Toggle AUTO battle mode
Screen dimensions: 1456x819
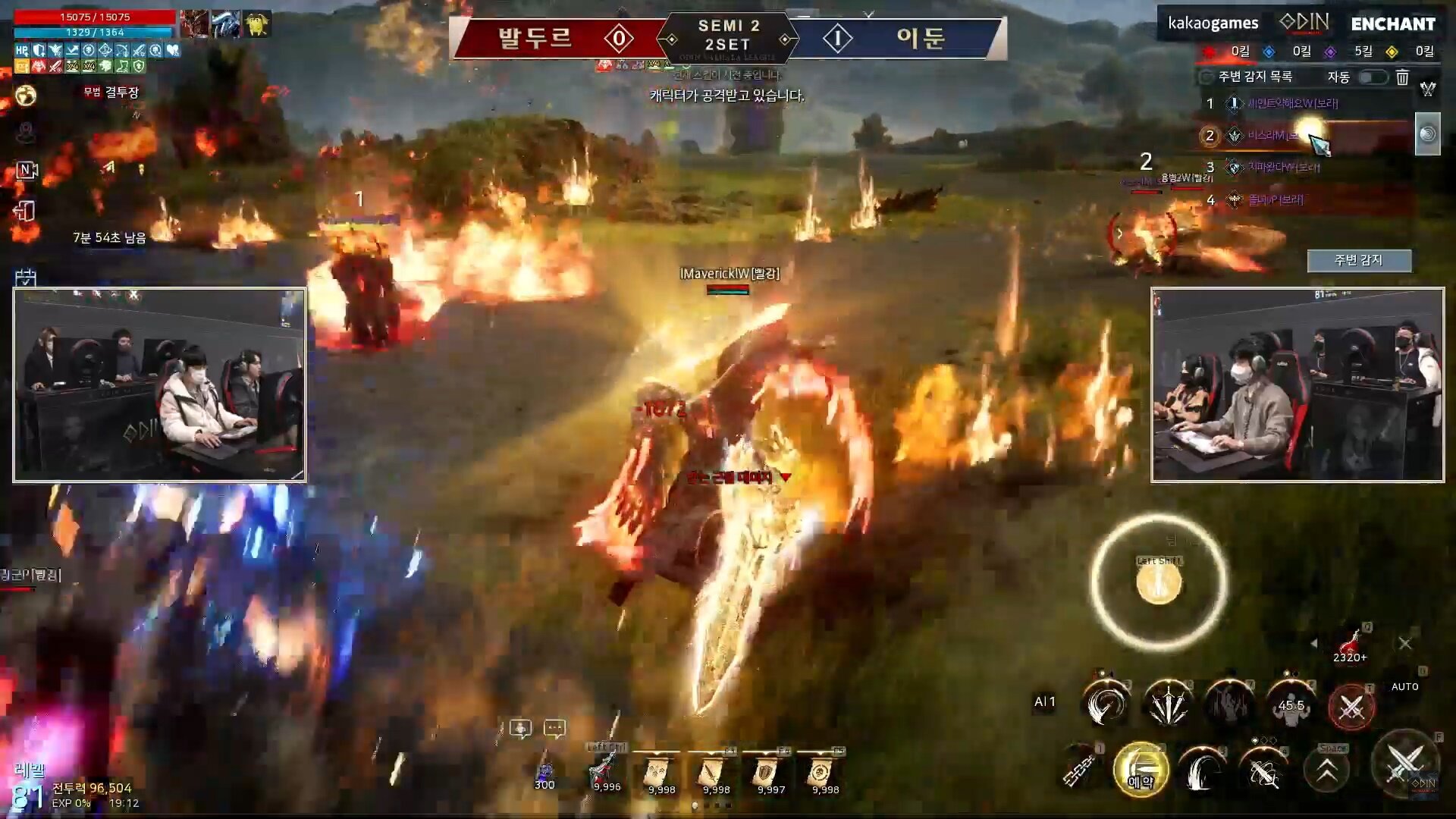[1404, 686]
